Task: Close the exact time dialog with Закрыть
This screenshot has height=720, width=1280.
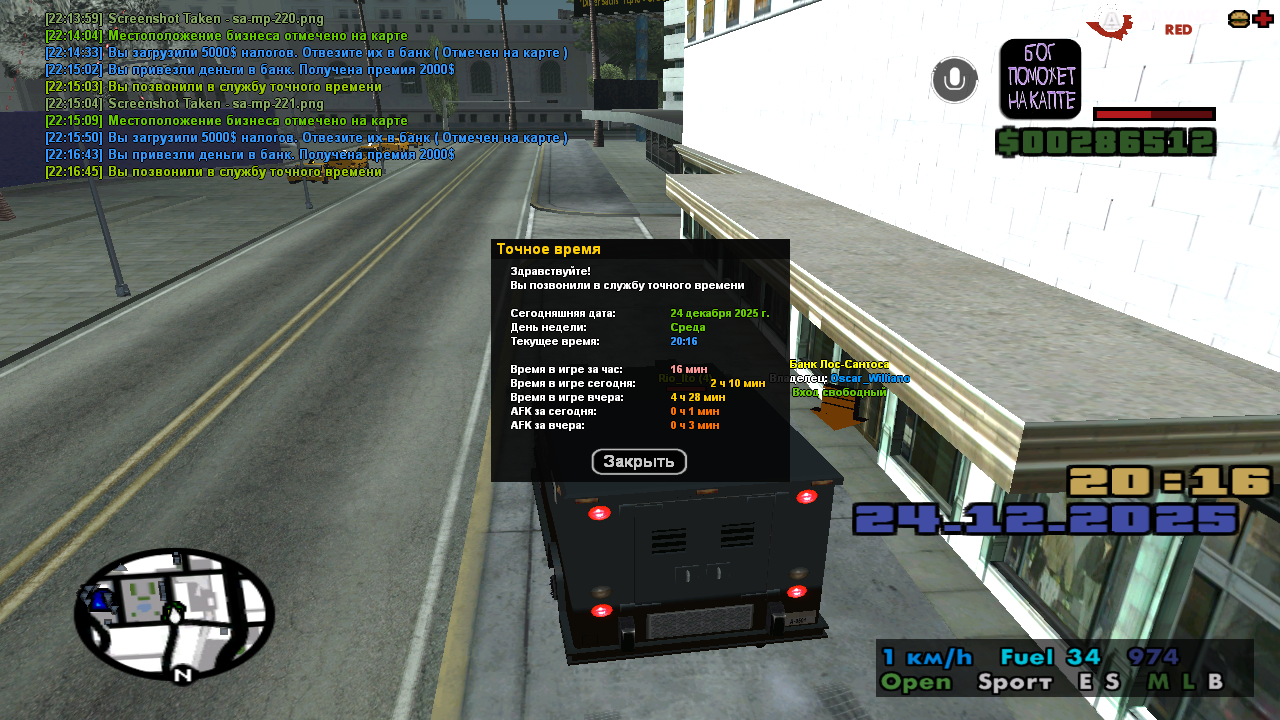Action: click(639, 462)
